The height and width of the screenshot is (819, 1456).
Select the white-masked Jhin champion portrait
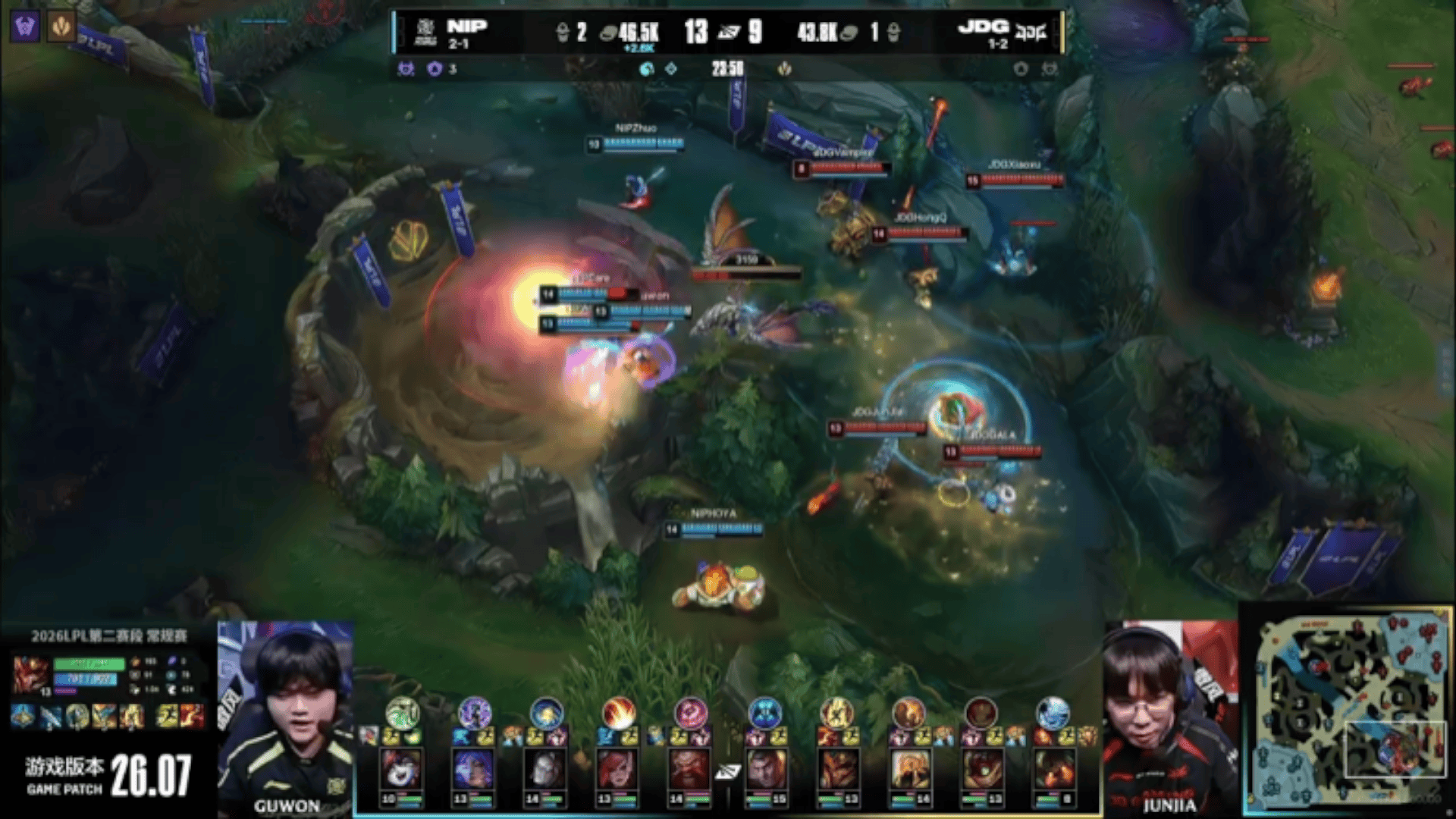click(546, 770)
